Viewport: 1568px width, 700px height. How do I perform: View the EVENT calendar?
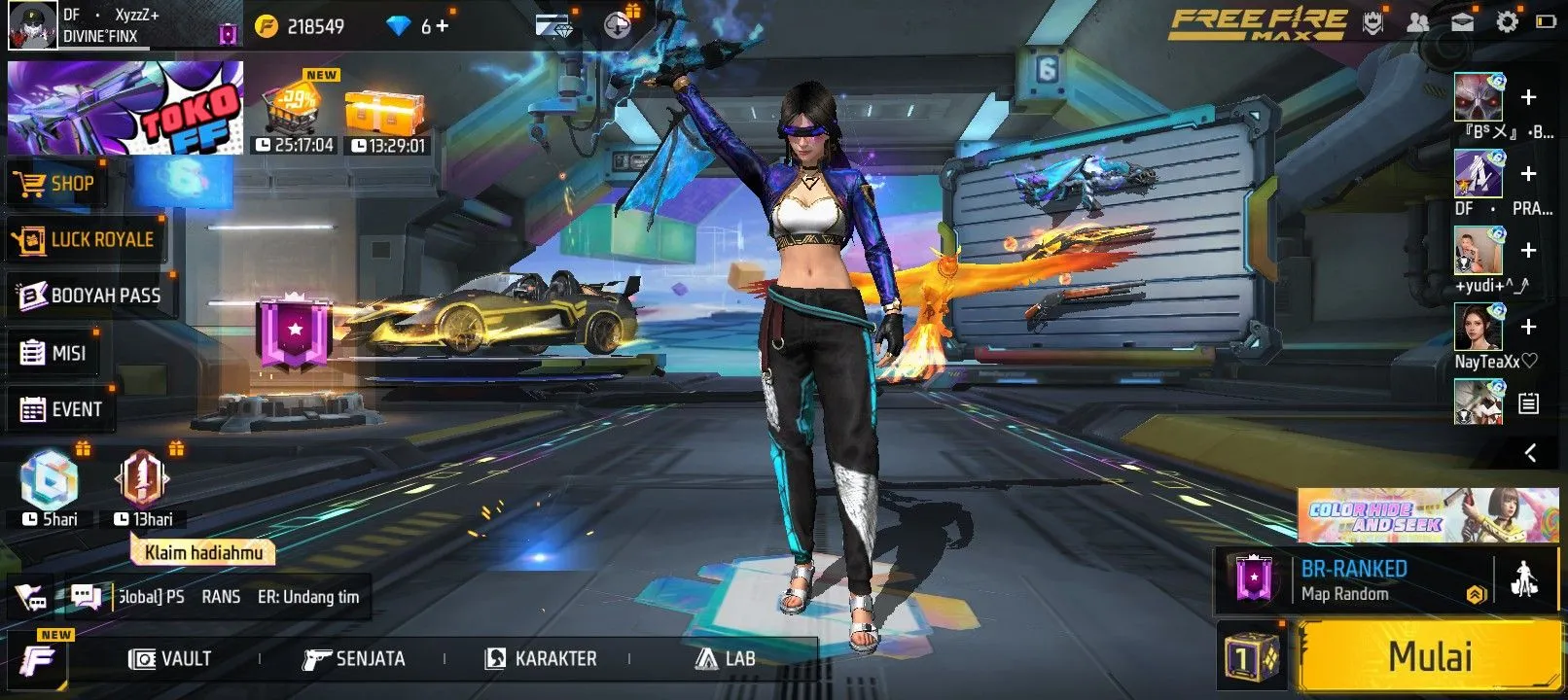[61, 409]
